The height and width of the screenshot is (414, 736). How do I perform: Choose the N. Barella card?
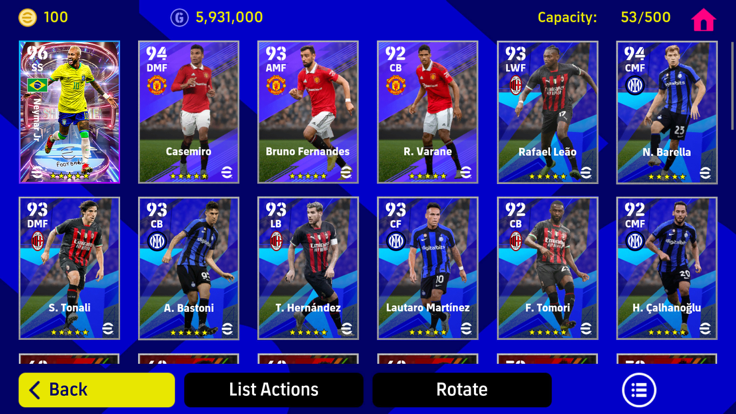pos(666,112)
